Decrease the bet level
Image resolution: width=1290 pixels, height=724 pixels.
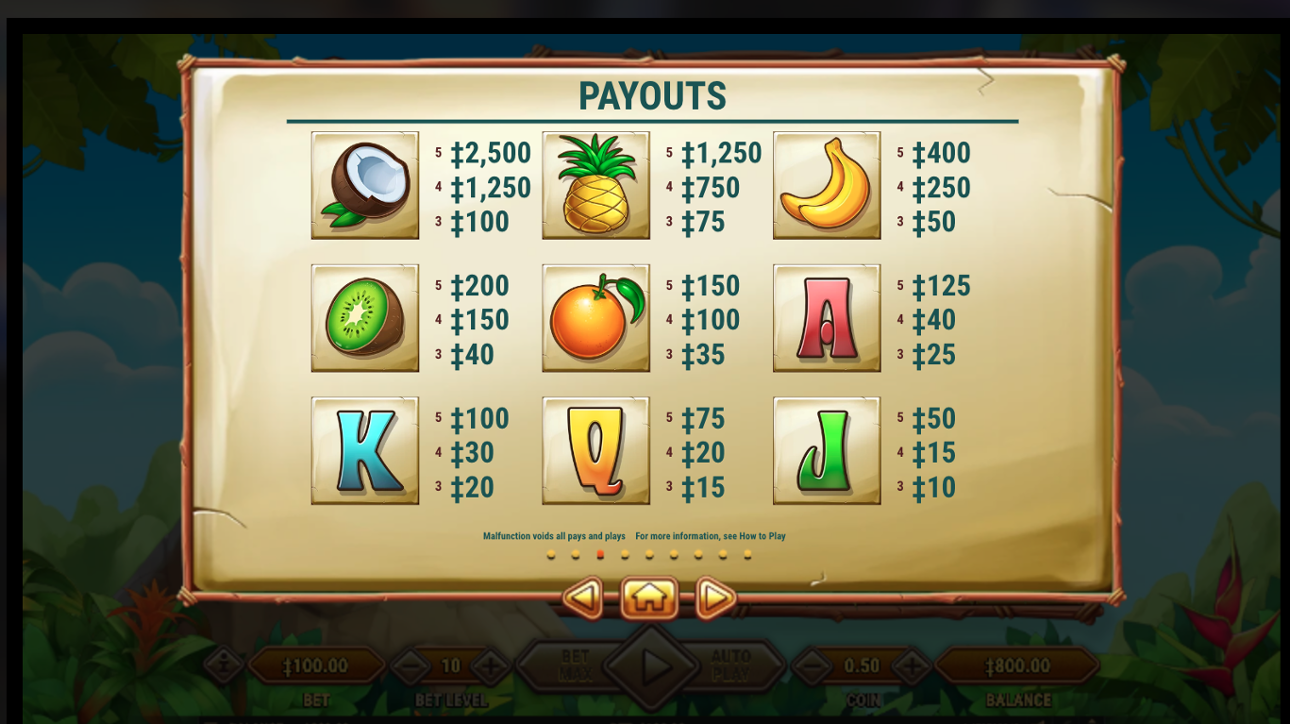(410, 666)
